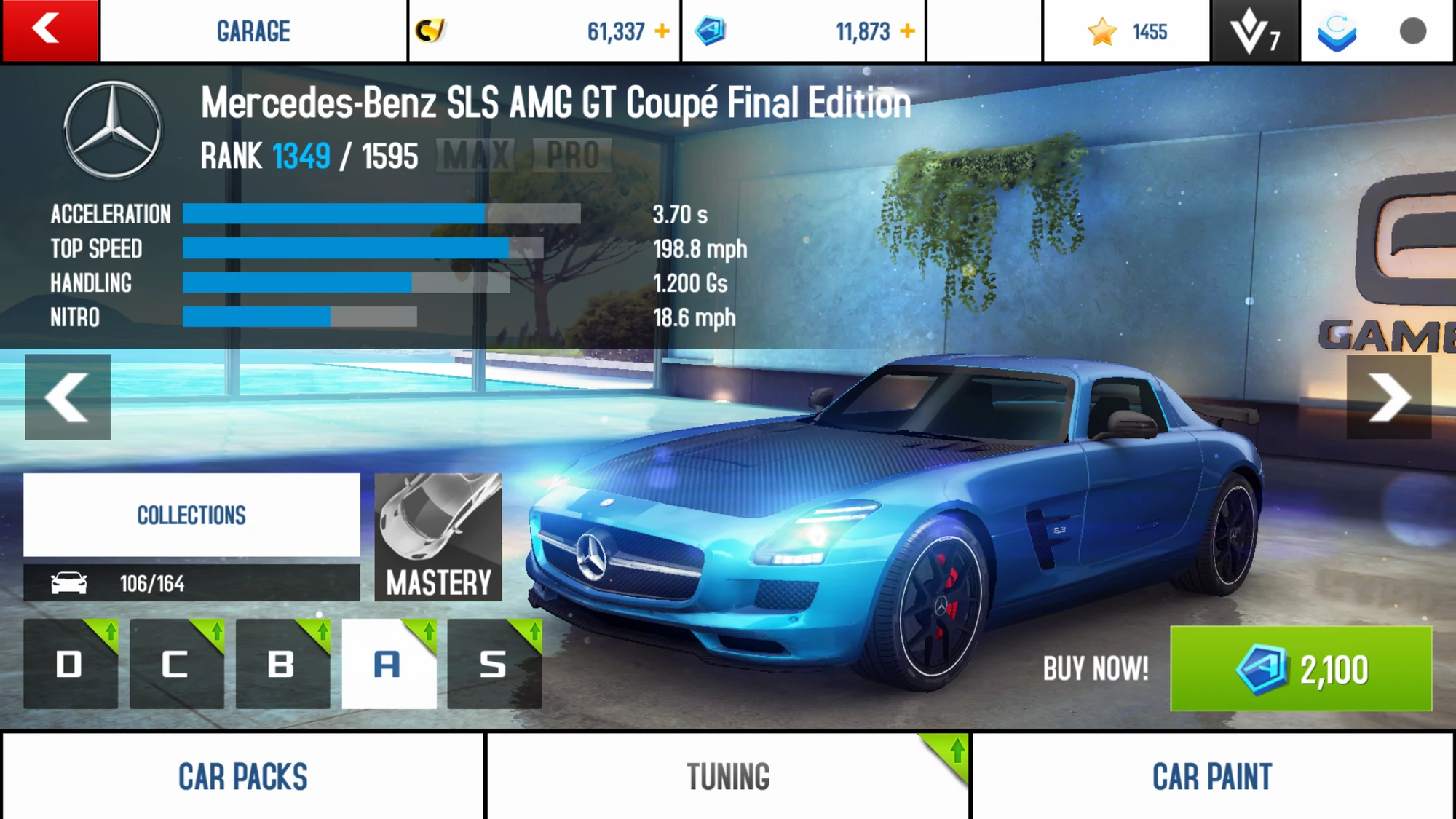Select the Class D filter

pos(69,664)
